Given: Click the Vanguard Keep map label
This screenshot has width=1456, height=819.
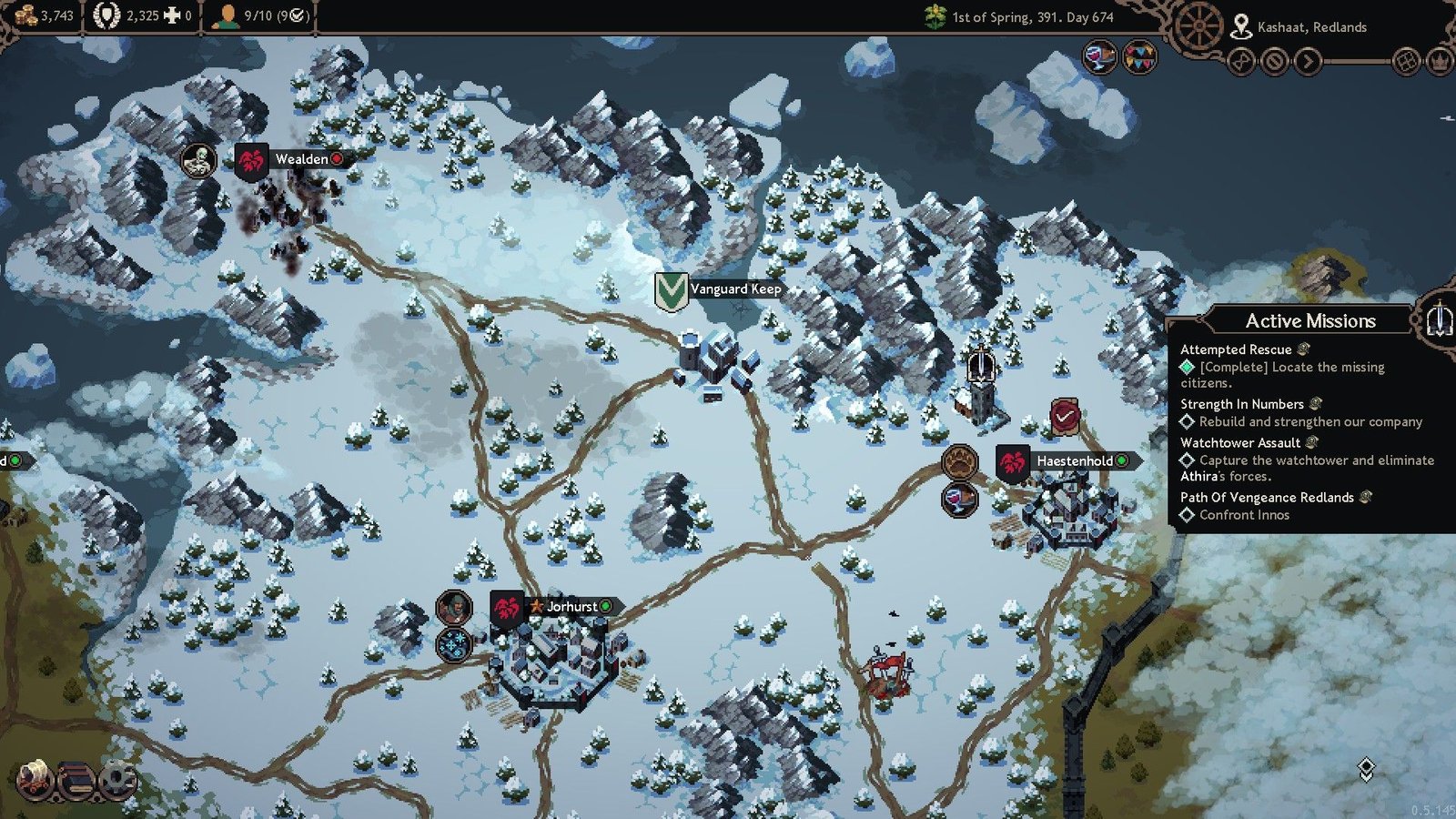Looking at the screenshot, I should click(x=734, y=289).
